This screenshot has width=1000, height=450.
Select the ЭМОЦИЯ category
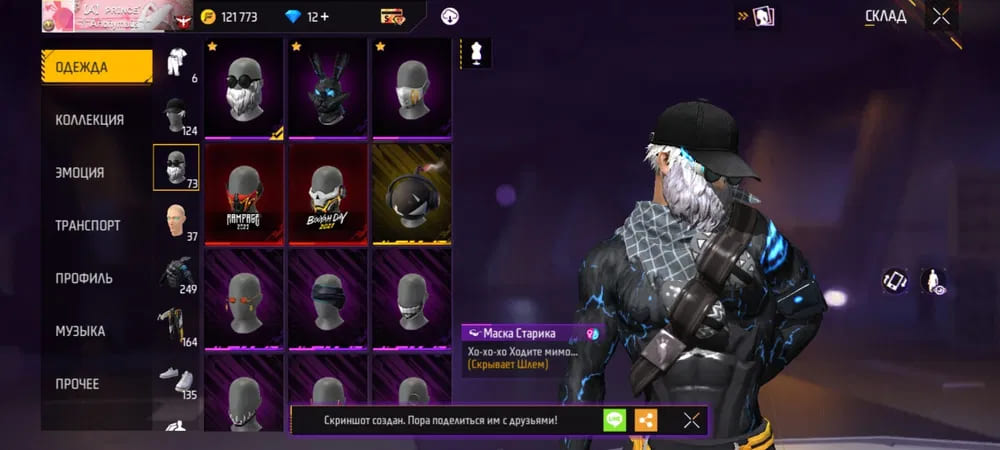tap(80, 173)
